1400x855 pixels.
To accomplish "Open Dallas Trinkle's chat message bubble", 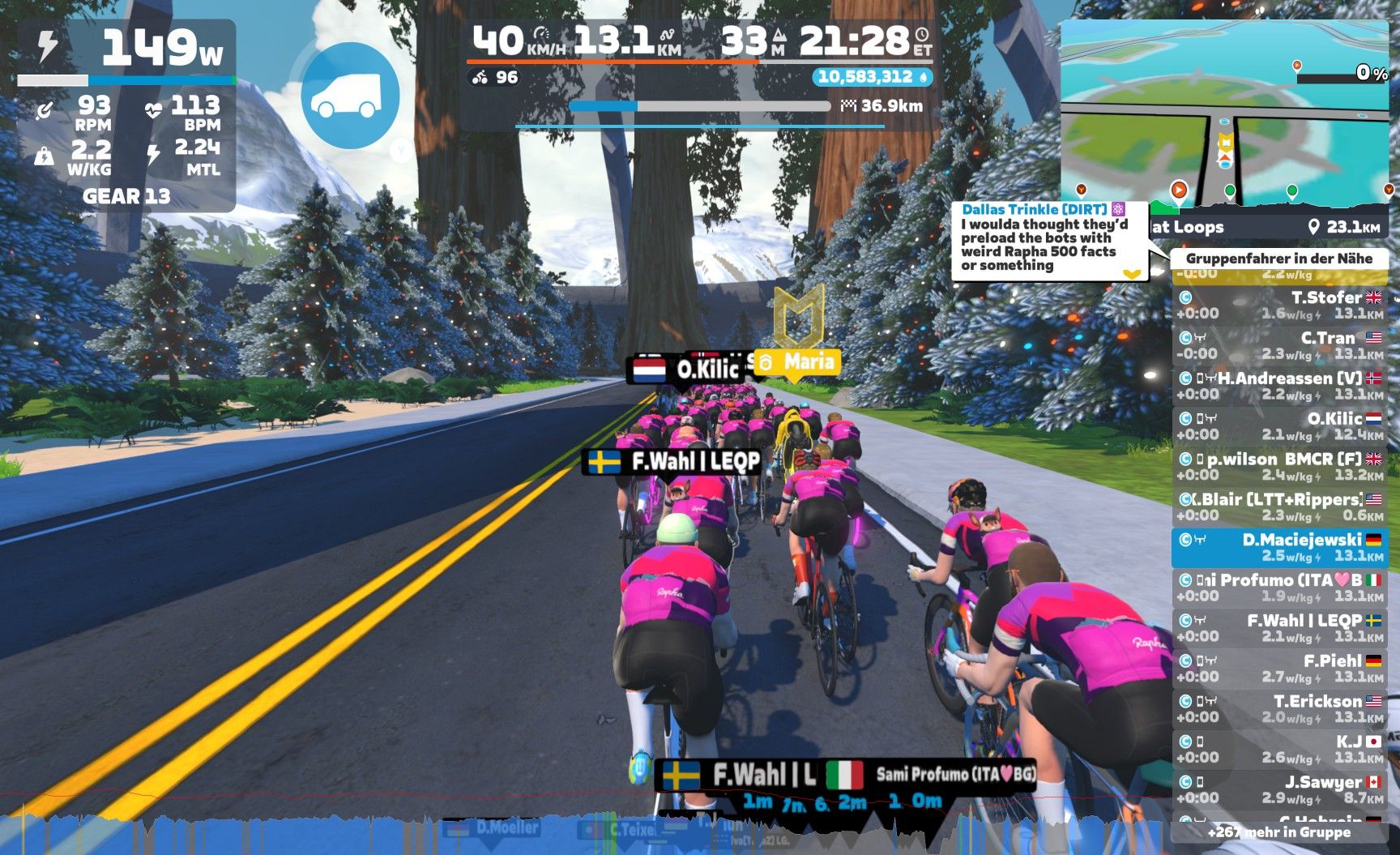I will click(1044, 238).
